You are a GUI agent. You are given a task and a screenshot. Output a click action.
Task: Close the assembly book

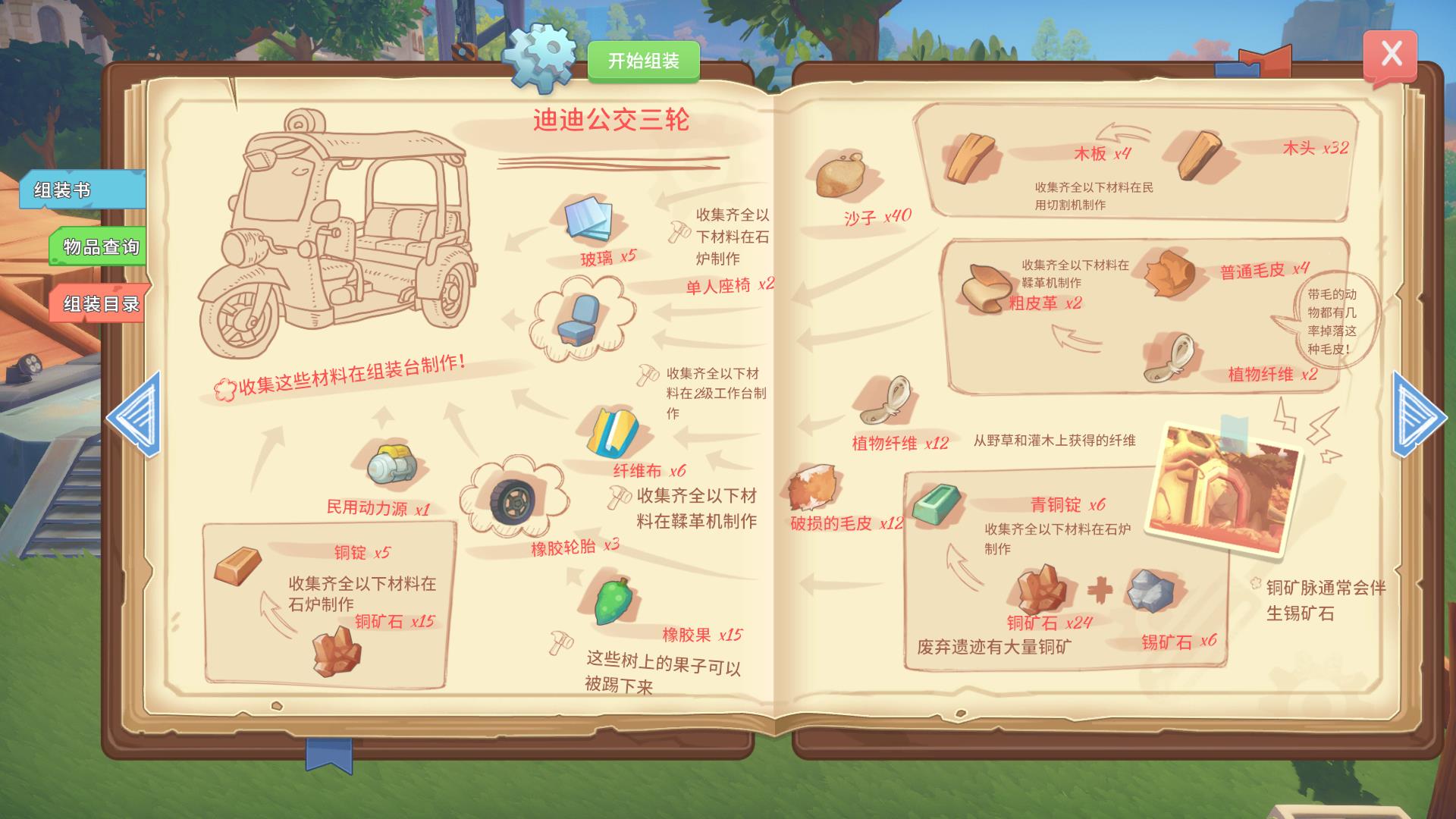click(x=1390, y=55)
